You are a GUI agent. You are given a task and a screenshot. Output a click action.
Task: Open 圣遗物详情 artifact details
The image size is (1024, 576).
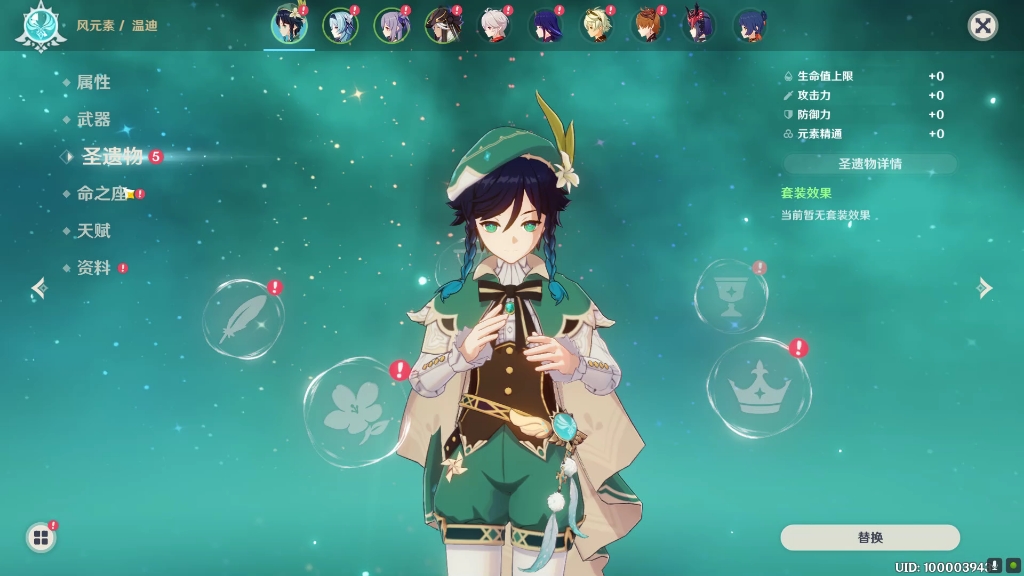(x=869, y=164)
